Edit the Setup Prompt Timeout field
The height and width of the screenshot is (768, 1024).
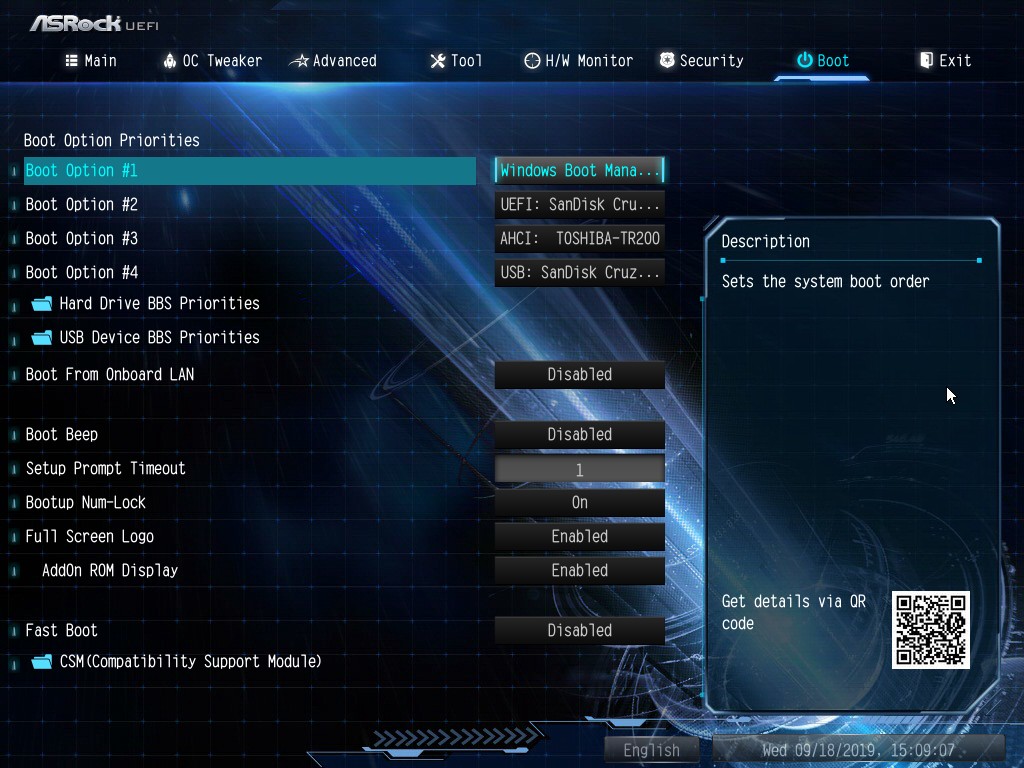[x=580, y=469]
